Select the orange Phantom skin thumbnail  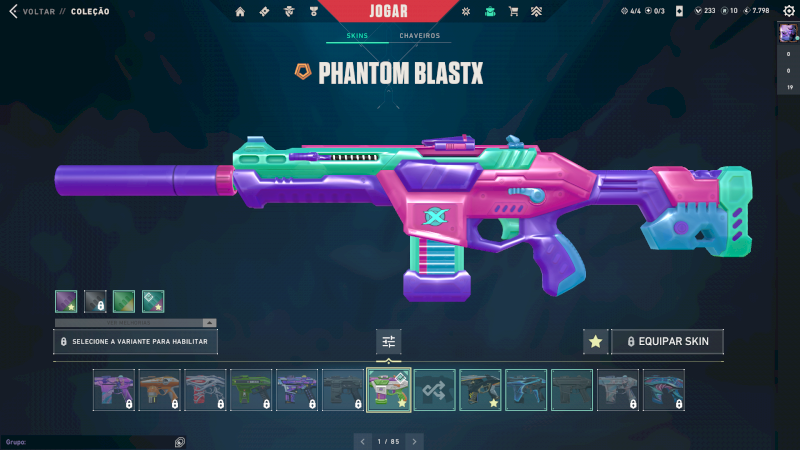[x=160, y=390]
